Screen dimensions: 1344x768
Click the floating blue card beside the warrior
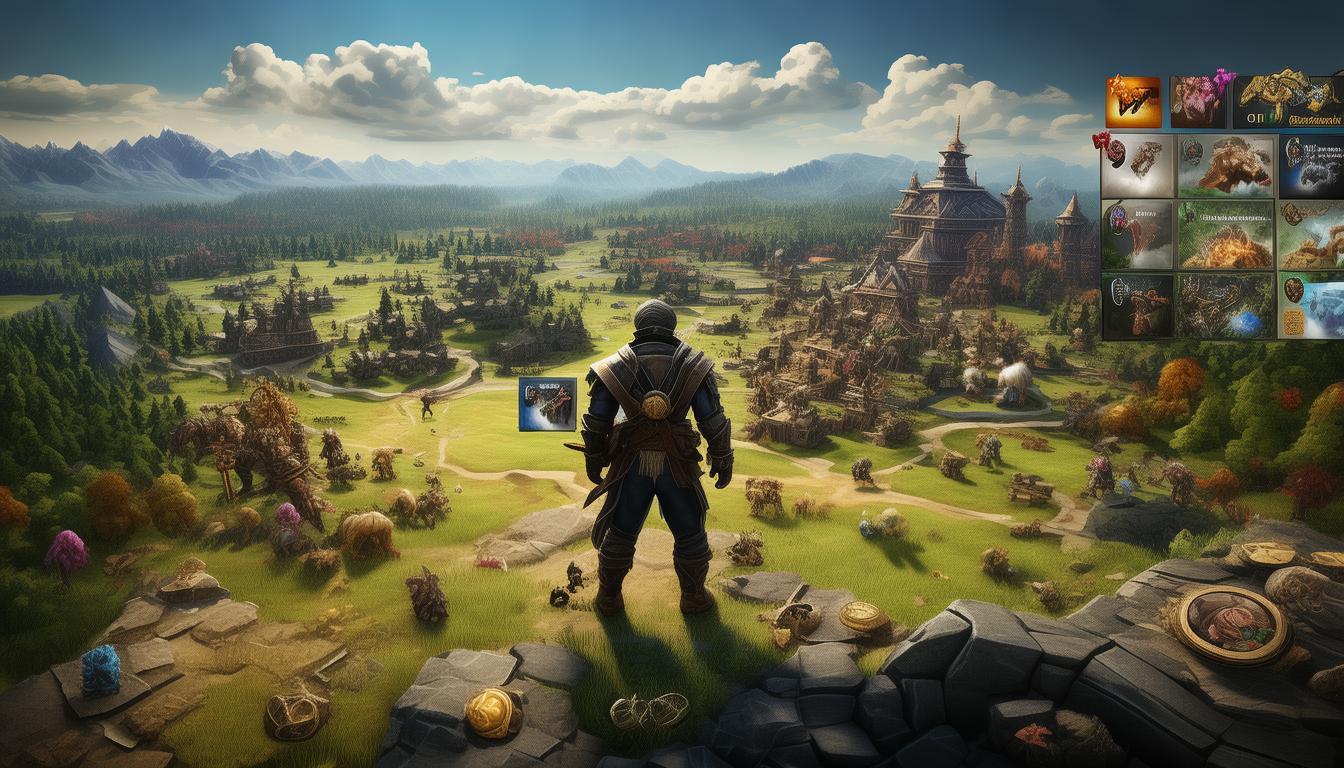(547, 404)
